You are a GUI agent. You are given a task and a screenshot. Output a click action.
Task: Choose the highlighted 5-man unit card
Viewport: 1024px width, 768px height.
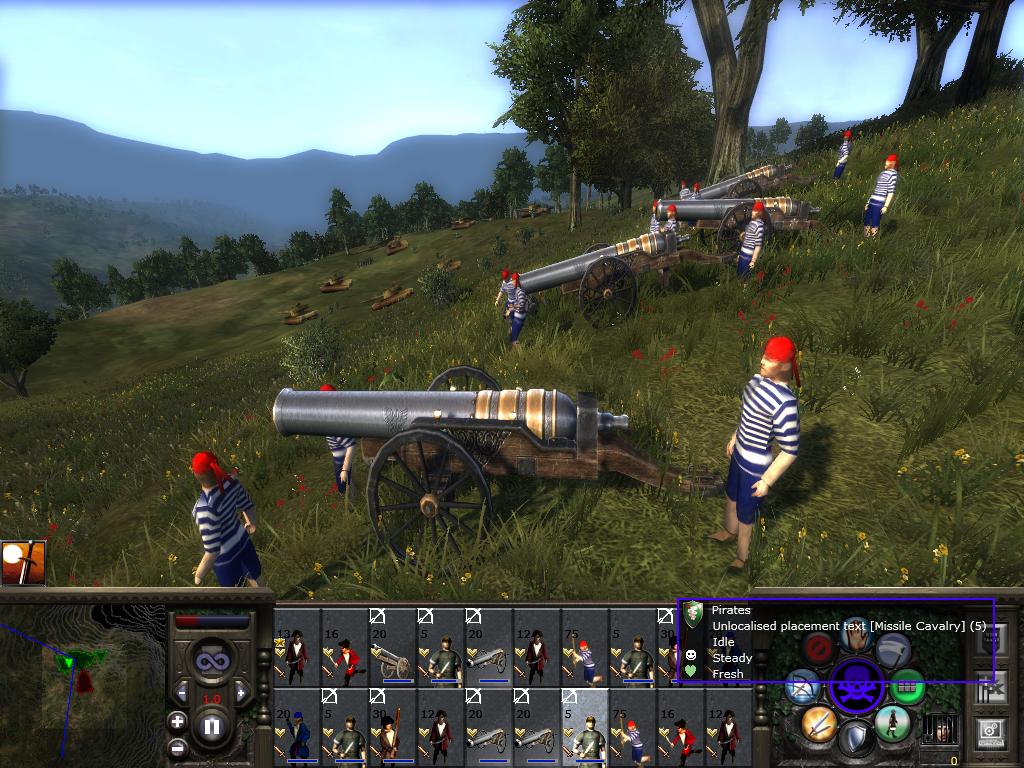[585, 727]
